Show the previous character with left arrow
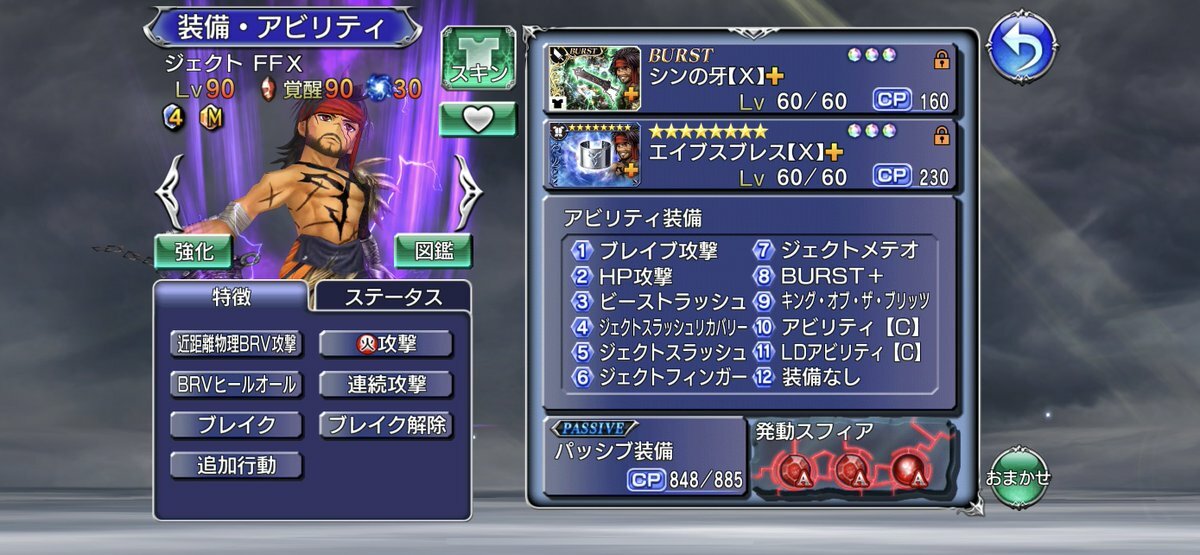 coord(169,192)
